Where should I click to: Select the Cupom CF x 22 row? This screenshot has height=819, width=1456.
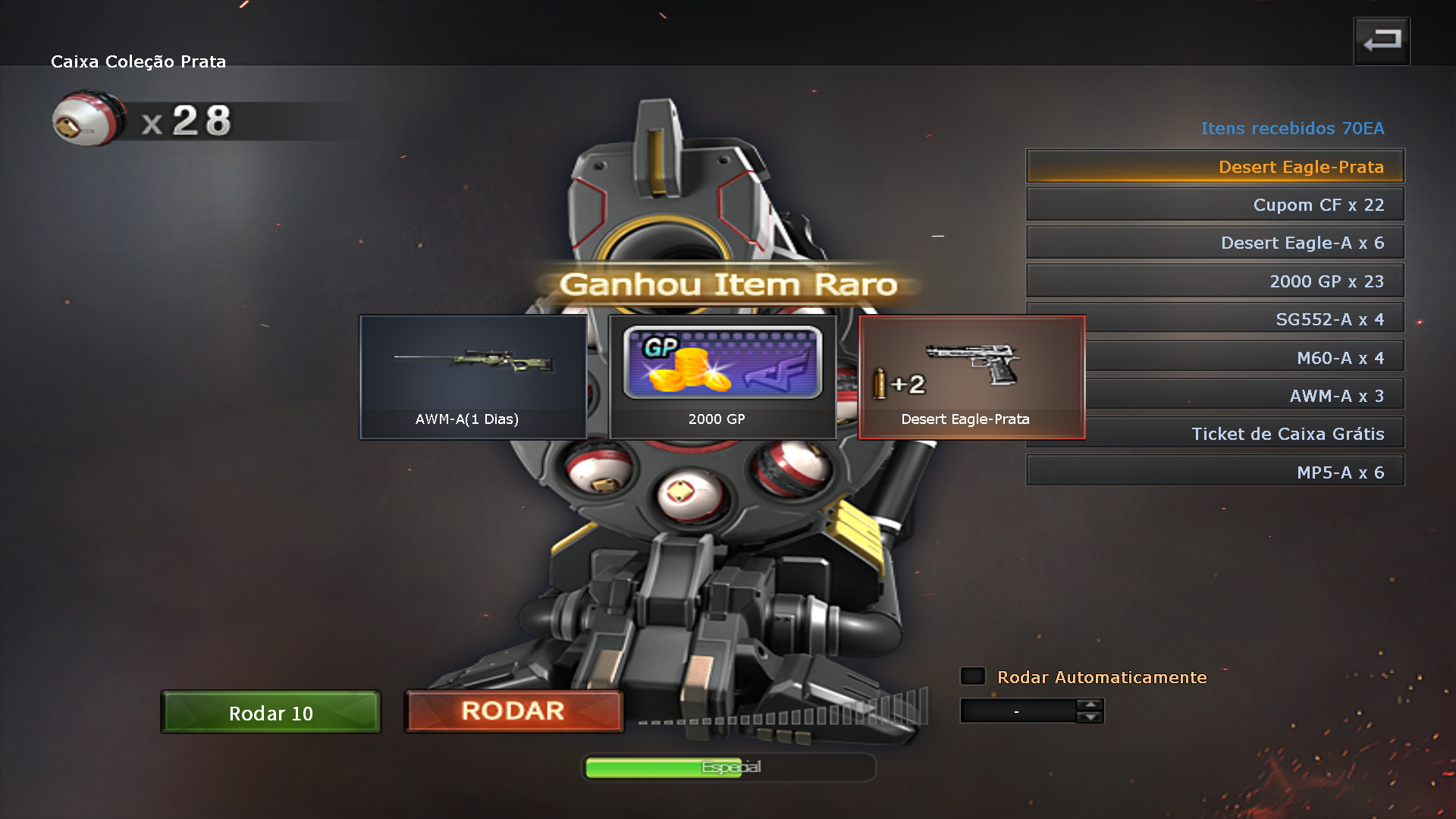[1215, 205]
